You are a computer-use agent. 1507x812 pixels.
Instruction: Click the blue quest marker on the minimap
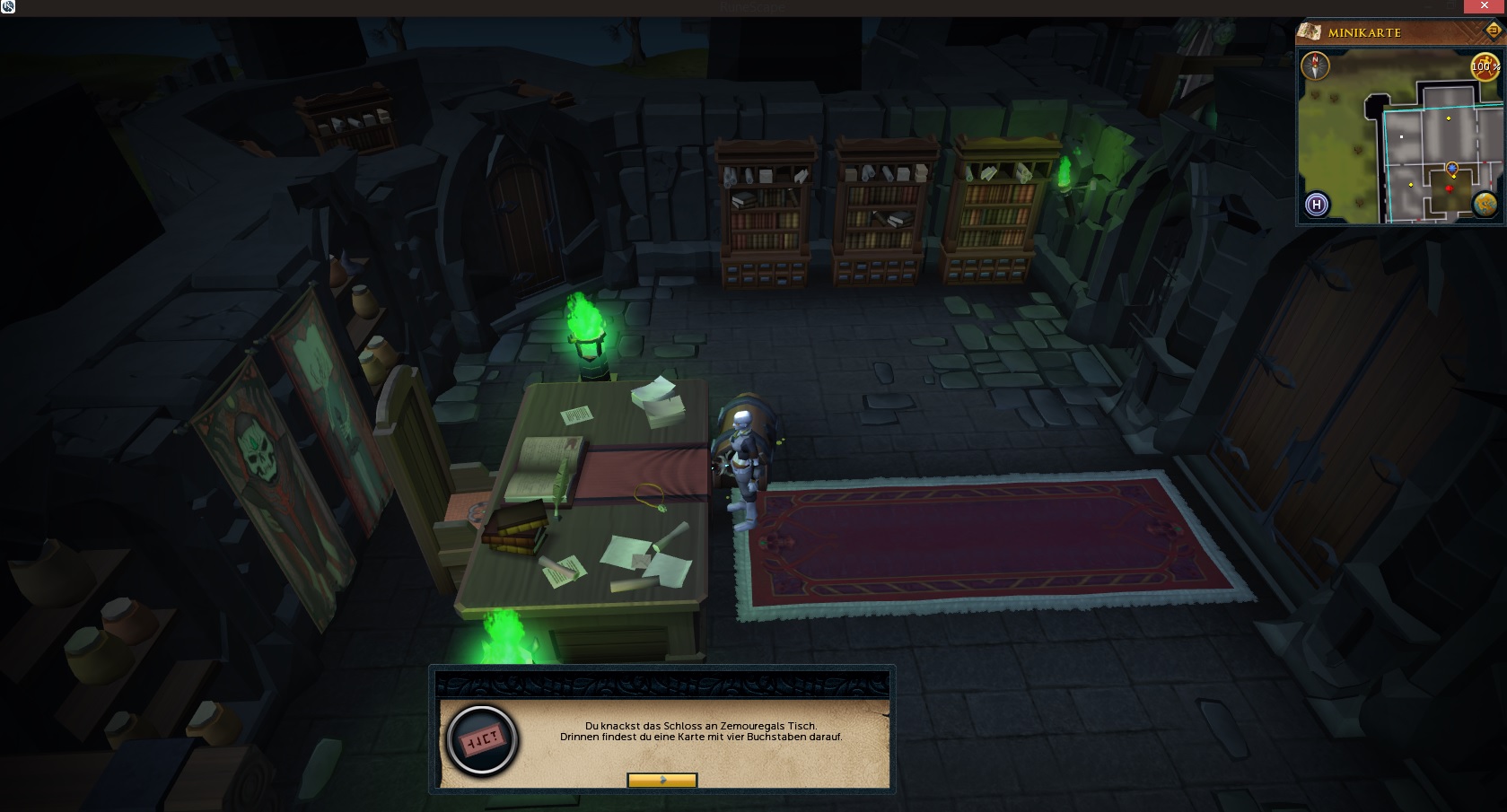[x=1452, y=168]
